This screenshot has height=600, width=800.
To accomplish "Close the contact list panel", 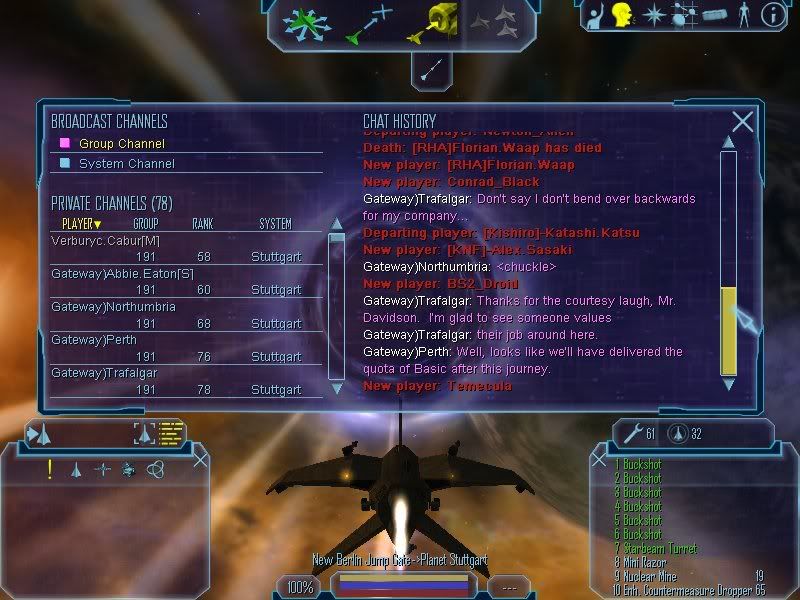I will point(200,460).
